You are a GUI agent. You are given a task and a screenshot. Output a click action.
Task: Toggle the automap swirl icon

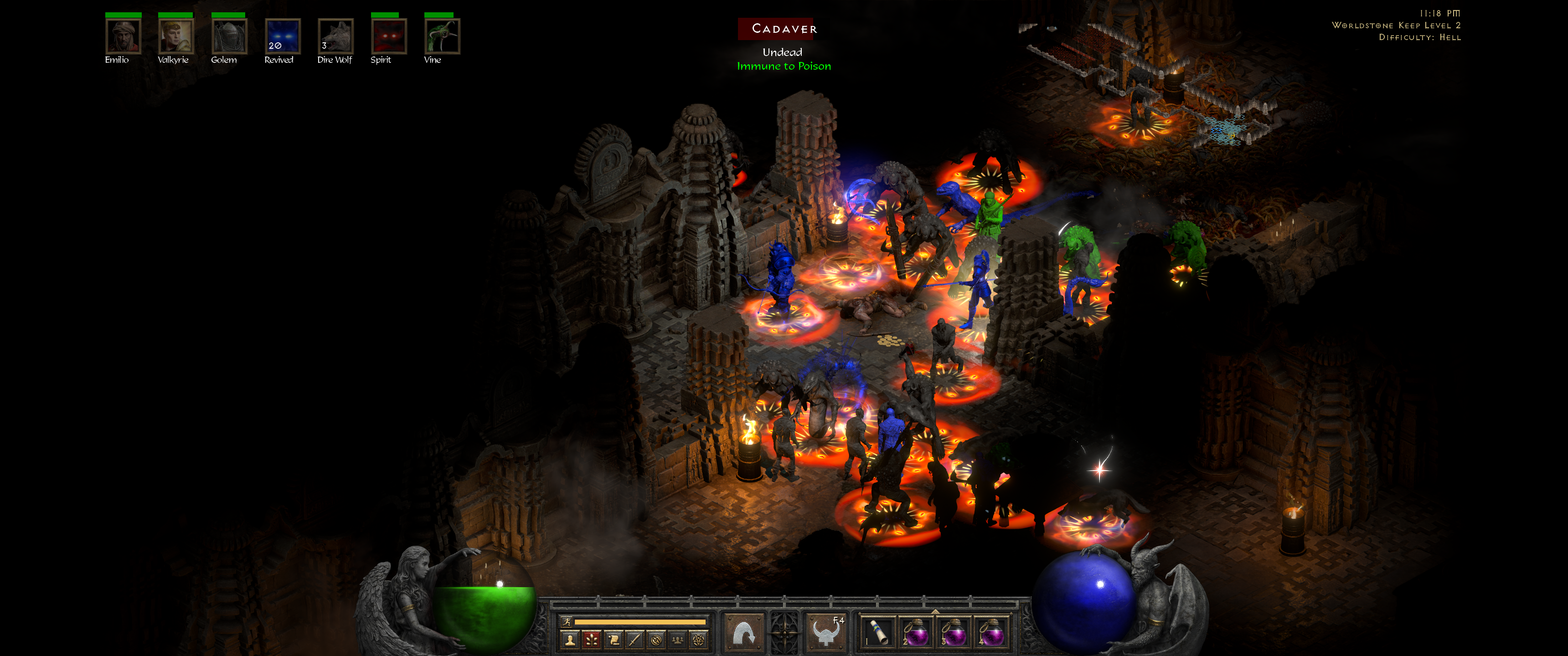click(657, 641)
